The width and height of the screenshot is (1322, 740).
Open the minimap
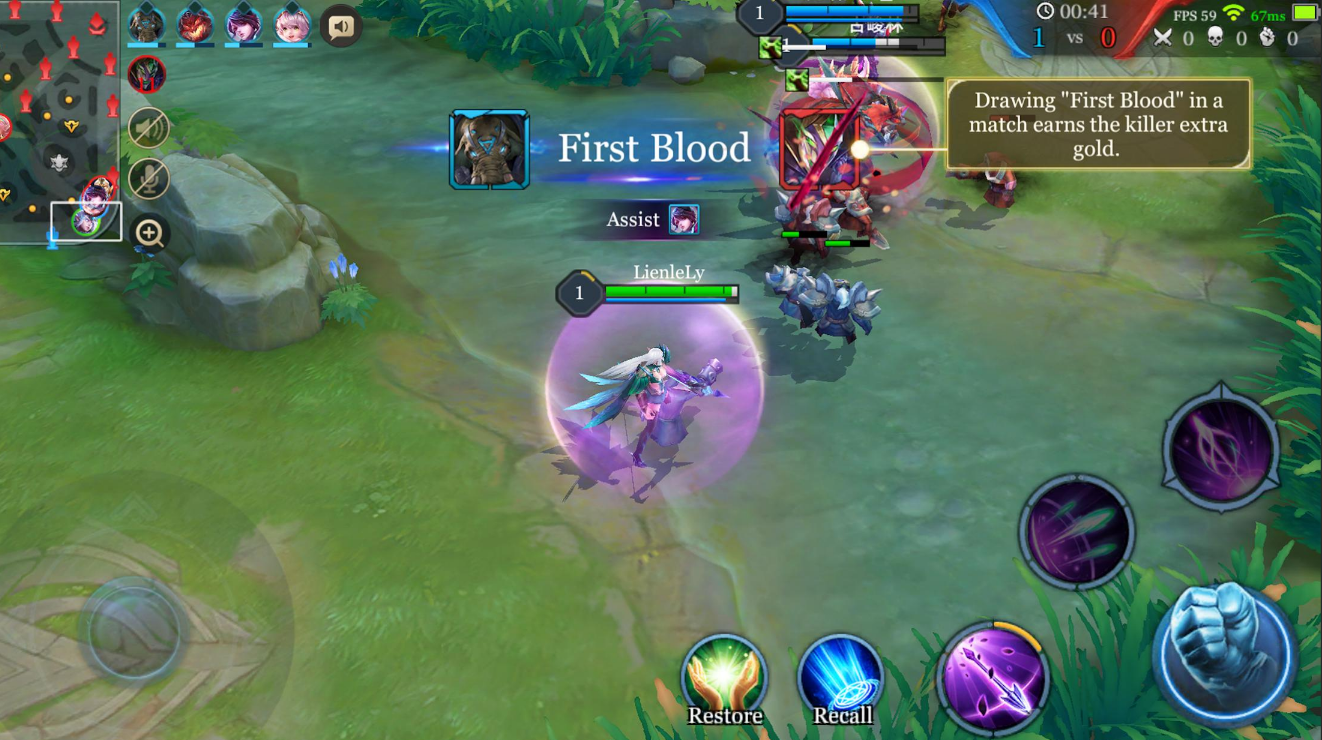point(58,120)
